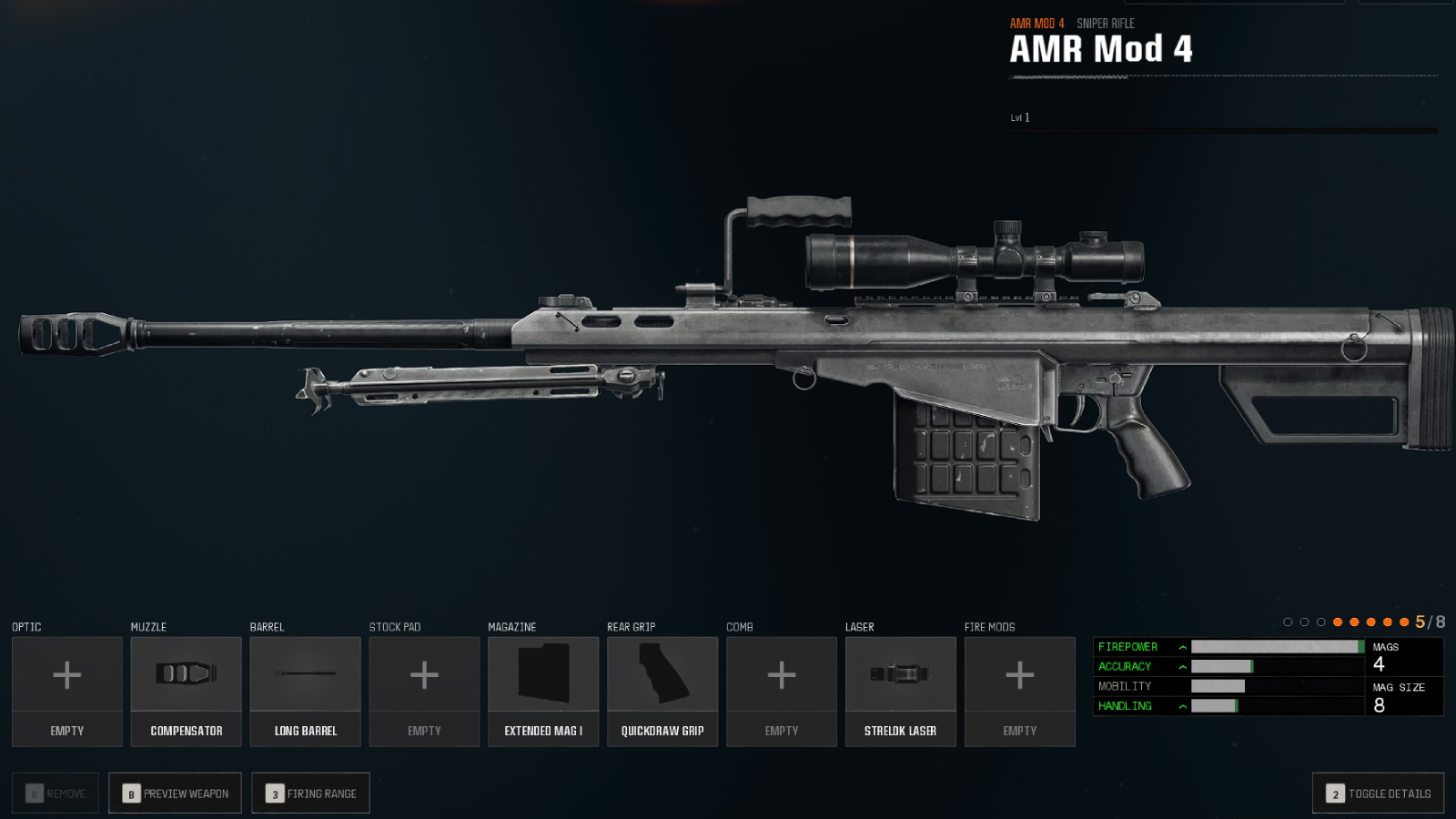Screen dimensions: 1456x819
Task: Open the Firing Range
Action: pos(310,793)
